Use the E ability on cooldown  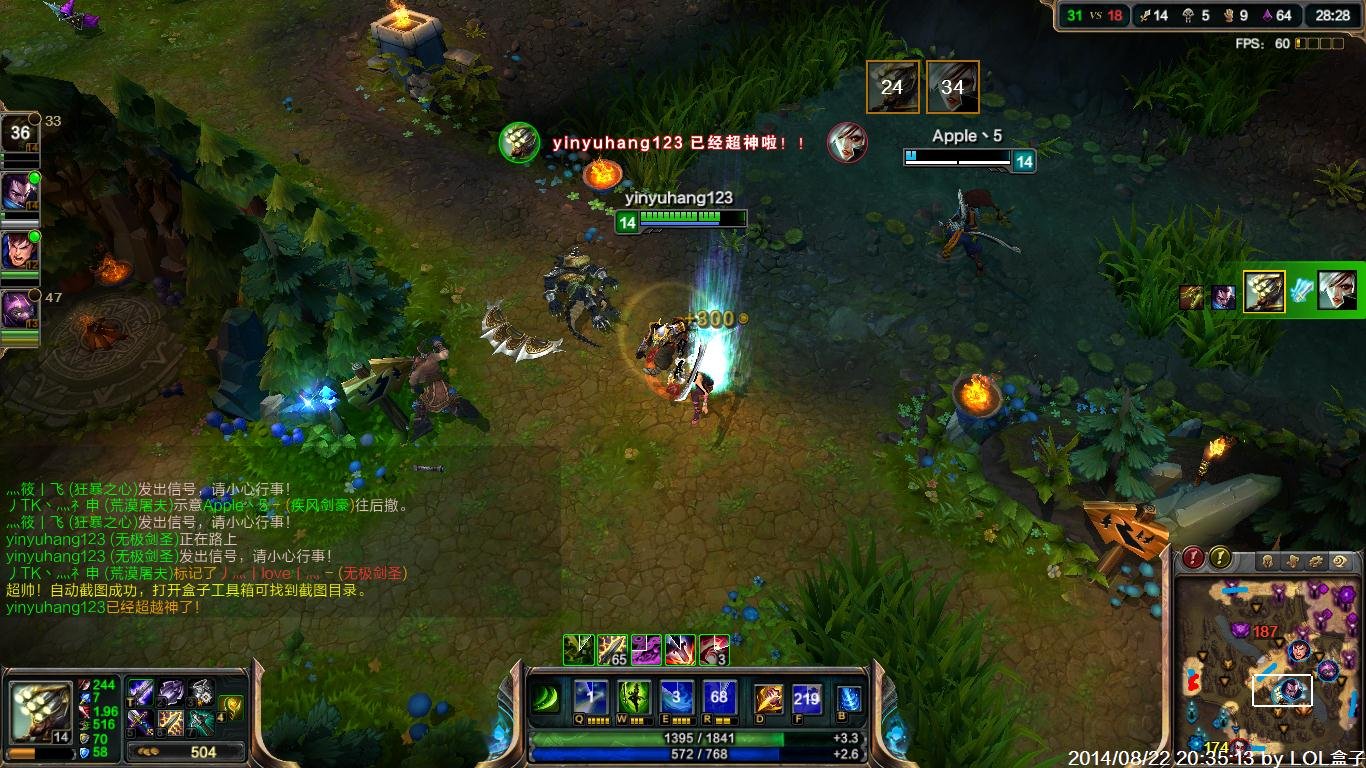tap(677, 697)
